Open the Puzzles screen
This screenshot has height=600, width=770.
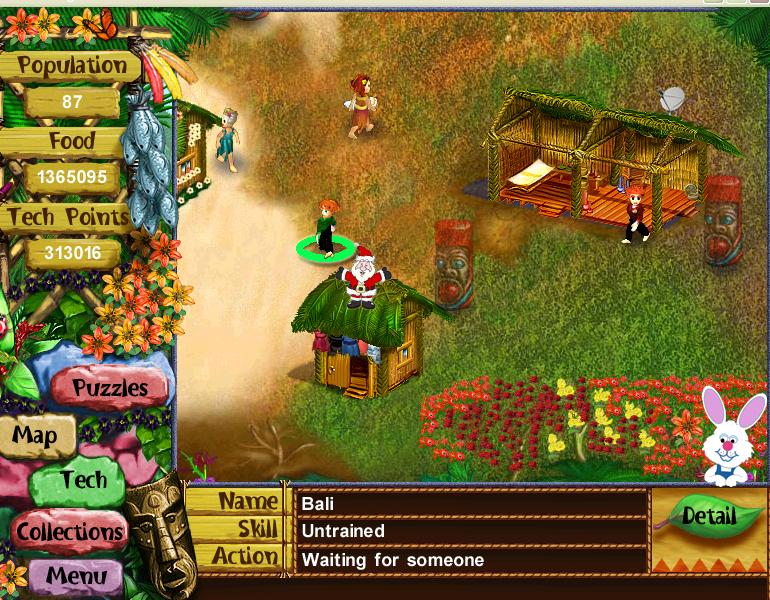click(x=109, y=387)
